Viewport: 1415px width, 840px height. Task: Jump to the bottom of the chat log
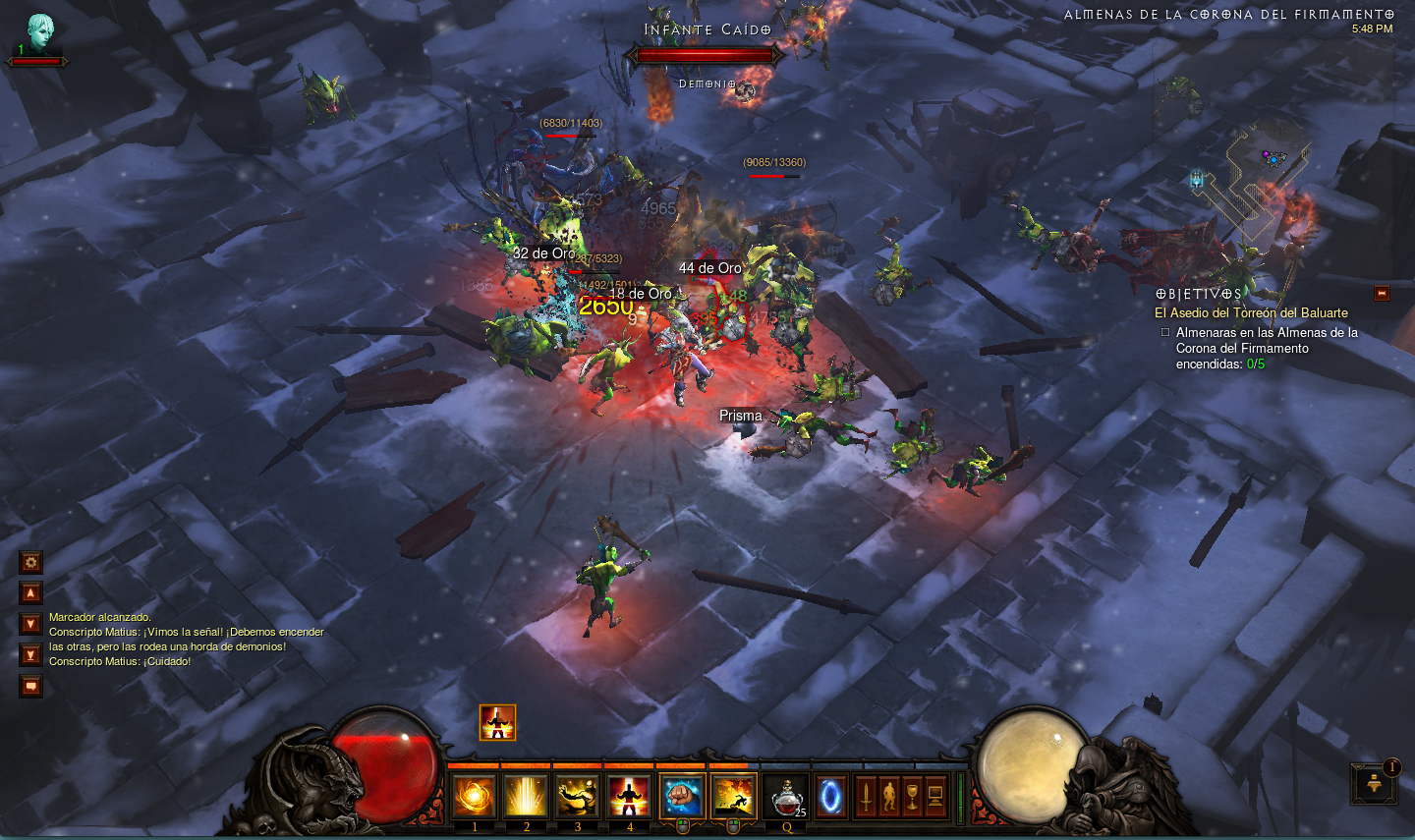pyautogui.click(x=31, y=654)
